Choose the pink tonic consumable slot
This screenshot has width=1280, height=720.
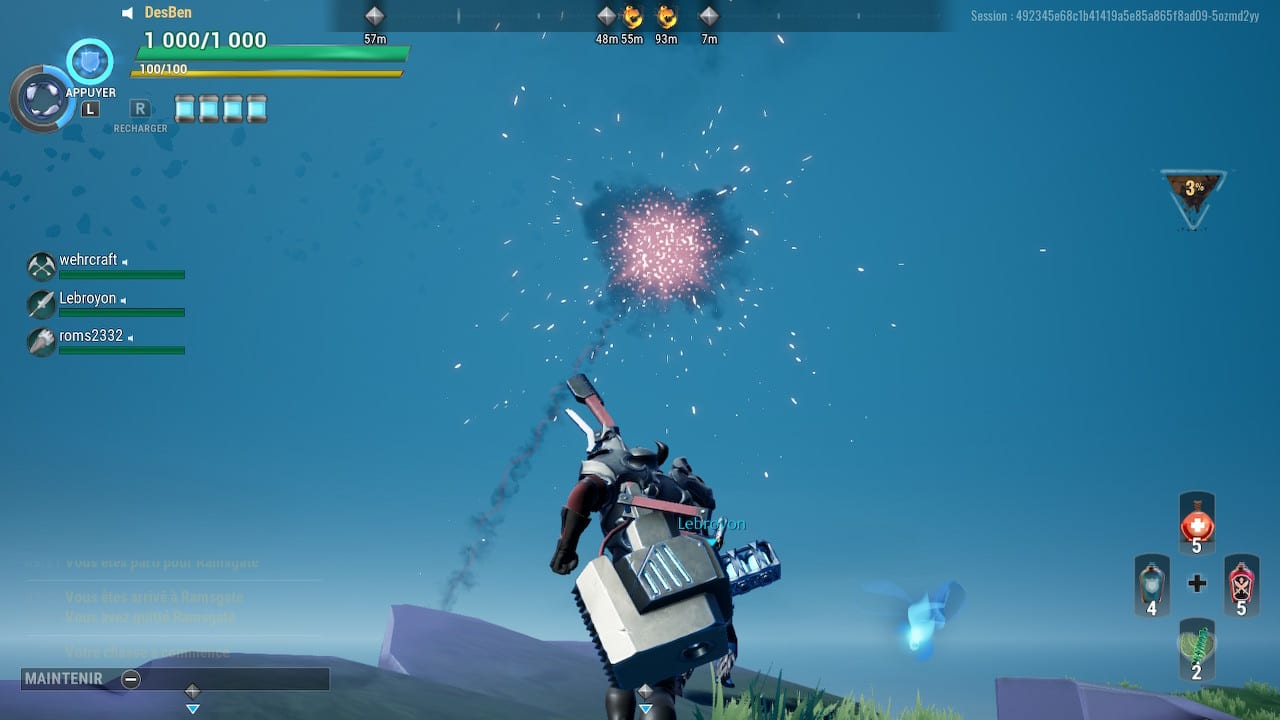(x=1241, y=584)
